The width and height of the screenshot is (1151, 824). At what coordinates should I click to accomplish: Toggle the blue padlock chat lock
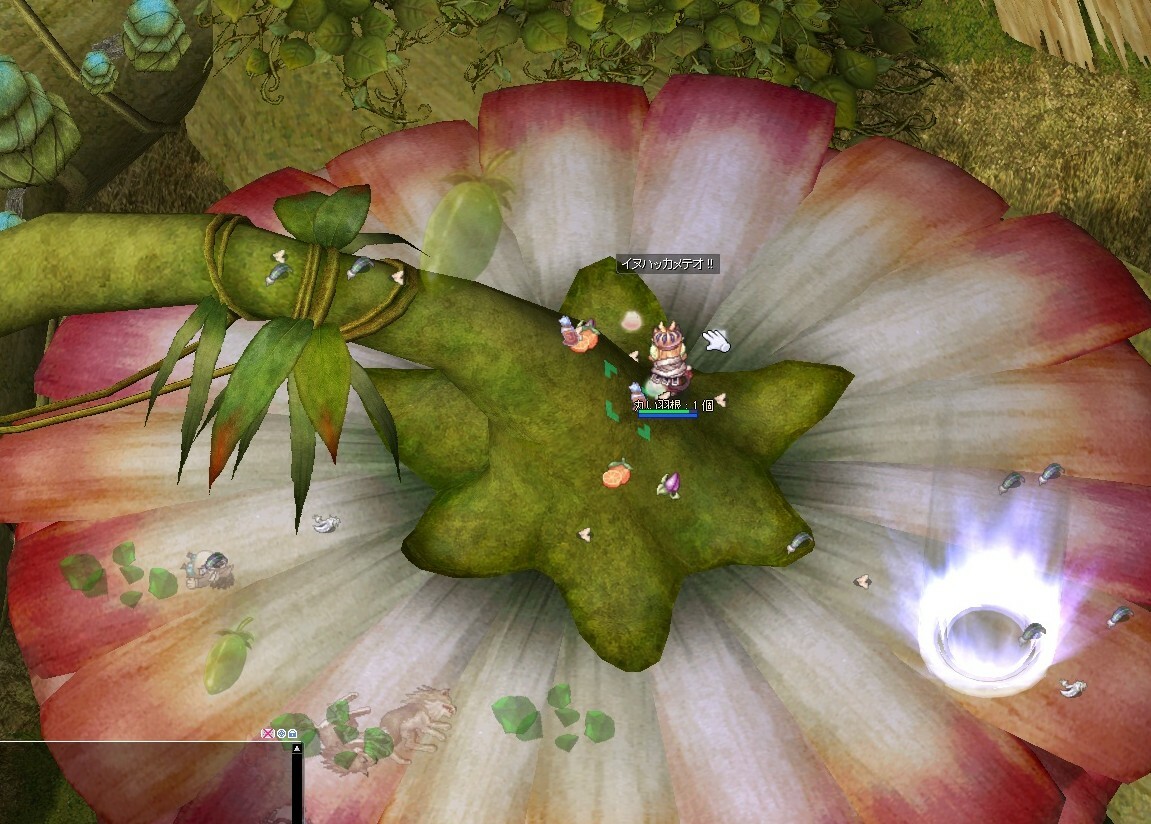coord(294,733)
